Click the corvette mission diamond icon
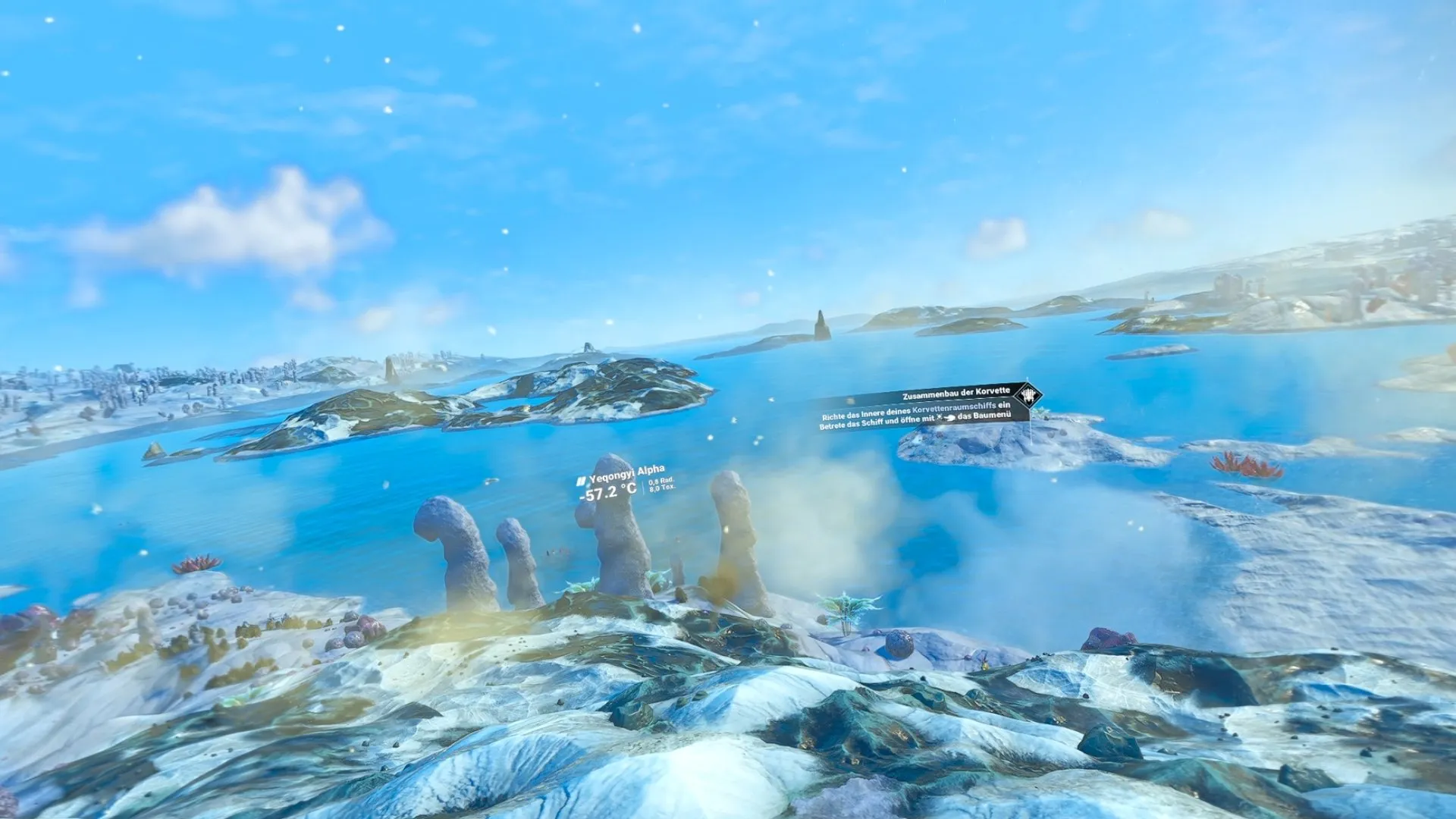The width and height of the screenshot is (1456, 819). pos(1028,395)
